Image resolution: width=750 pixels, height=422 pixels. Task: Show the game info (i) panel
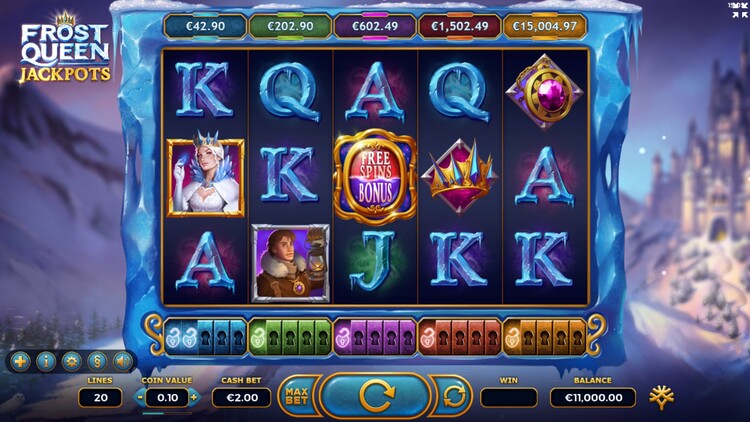pyautogui.click(x=45, y=361)
